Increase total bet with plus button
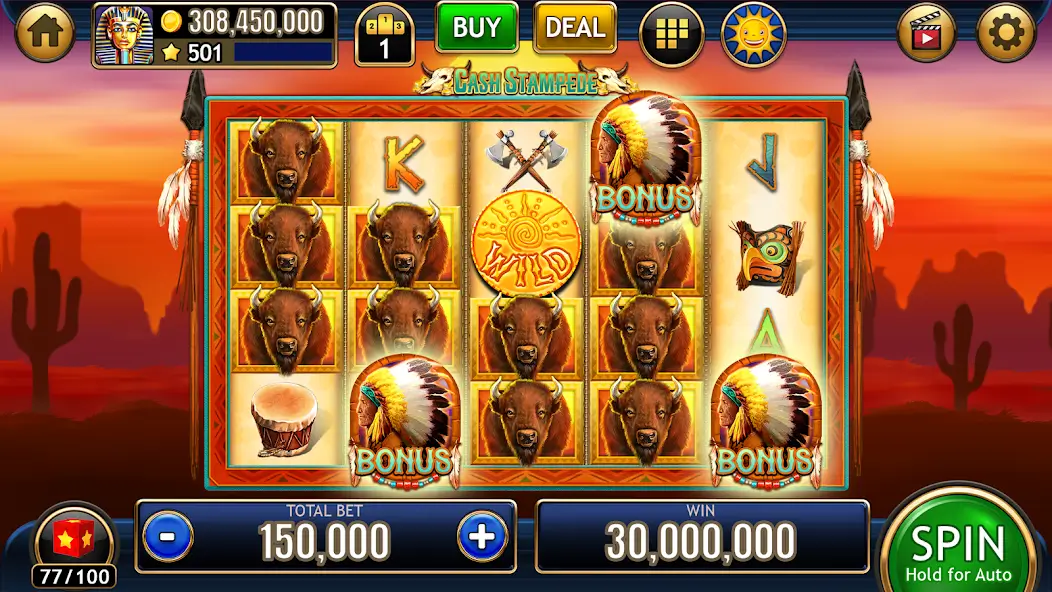 482,537
